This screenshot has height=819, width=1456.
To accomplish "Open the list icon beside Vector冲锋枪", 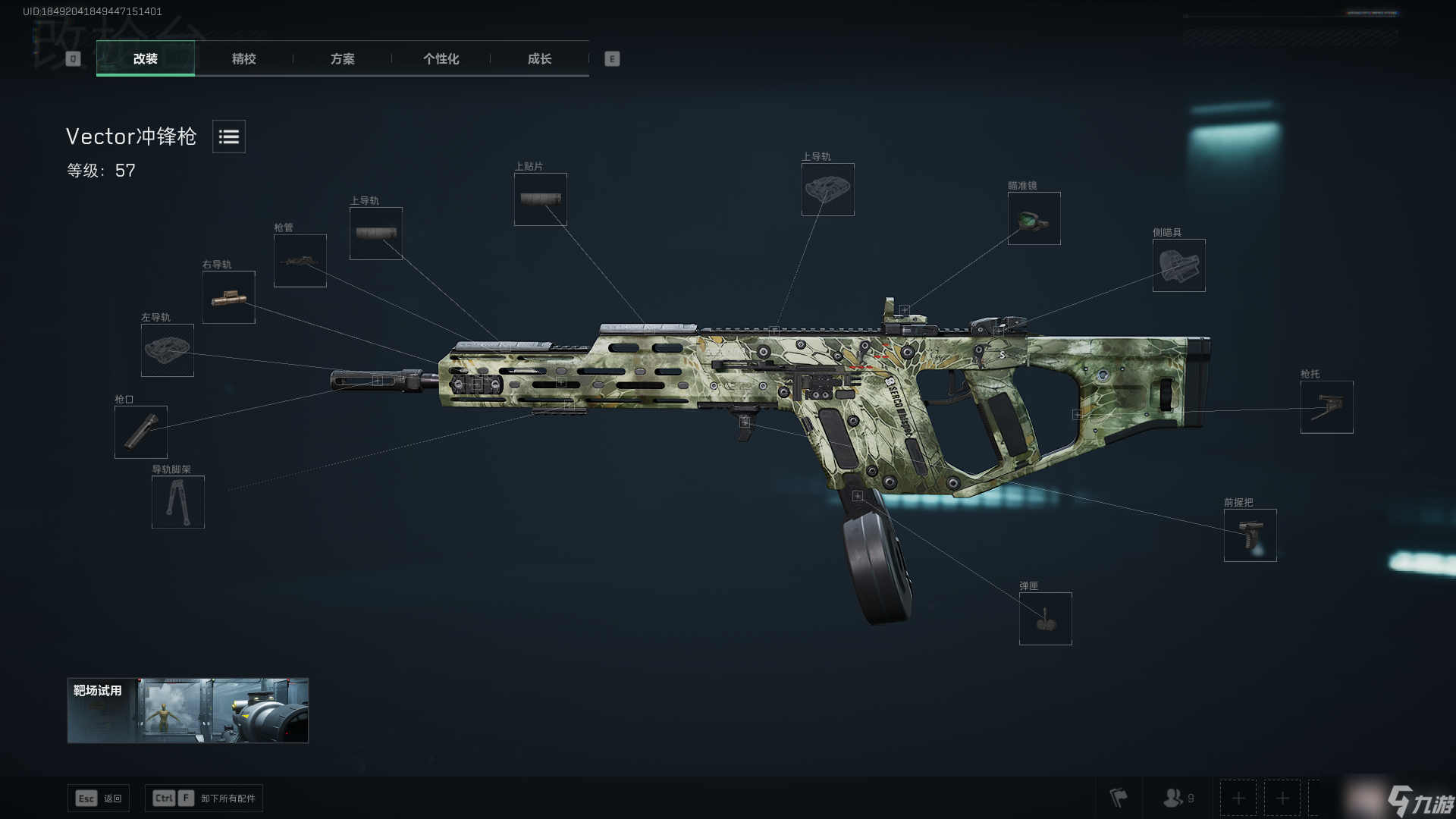I will 228,136.
